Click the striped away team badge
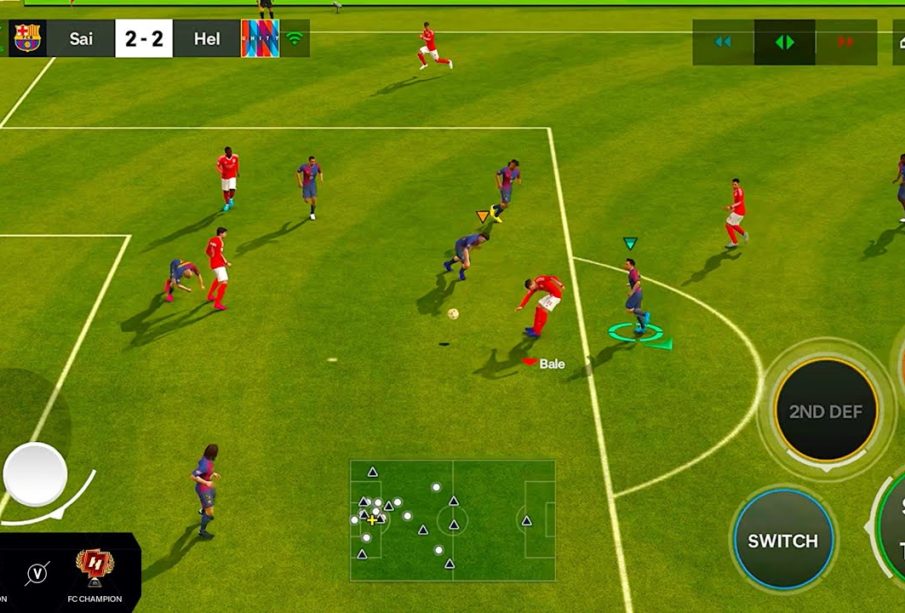The image size is (905, 613). click(x=260, y=39)
